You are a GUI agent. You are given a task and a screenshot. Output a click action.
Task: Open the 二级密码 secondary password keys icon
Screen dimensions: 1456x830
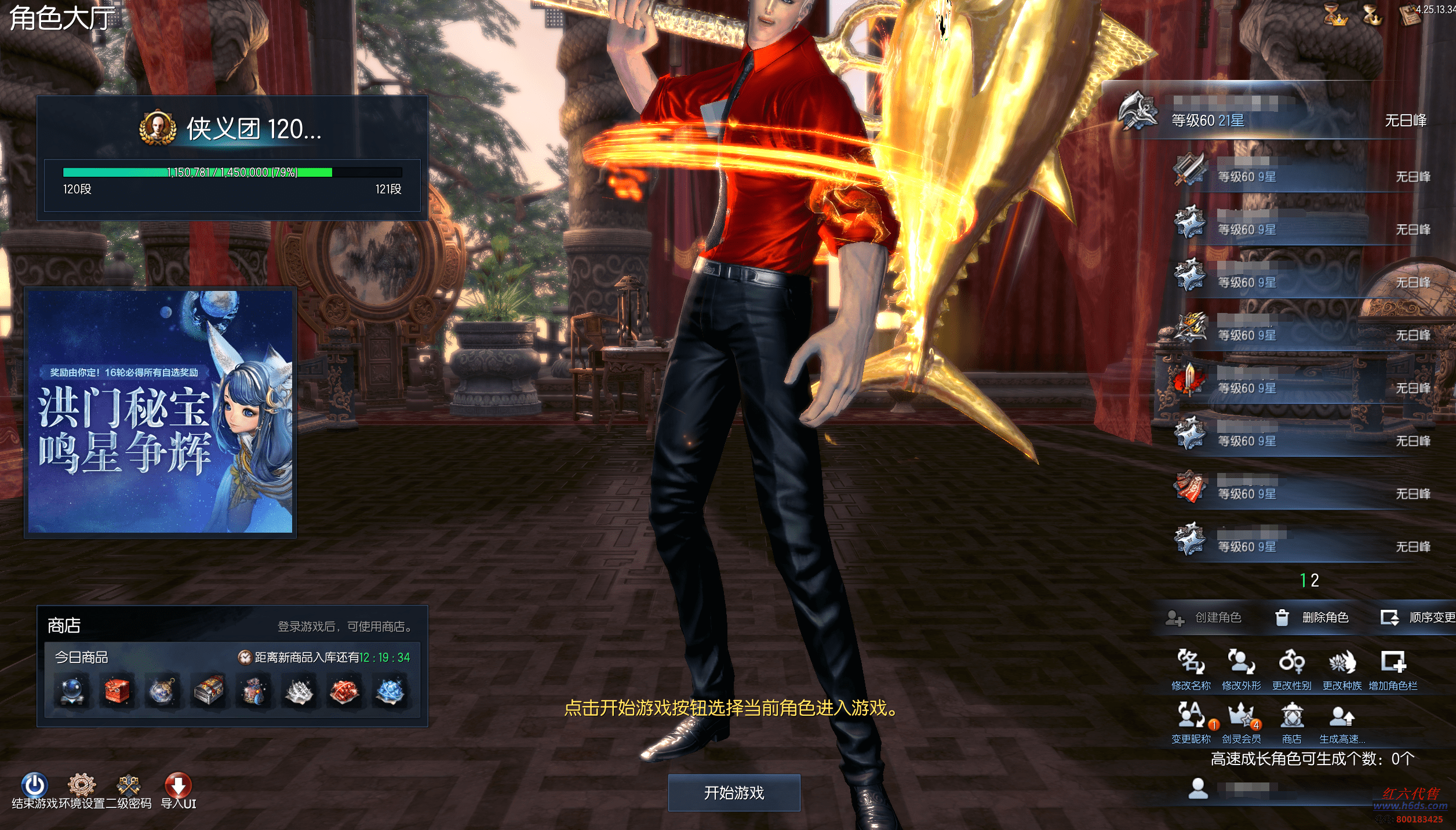point(129,785)
